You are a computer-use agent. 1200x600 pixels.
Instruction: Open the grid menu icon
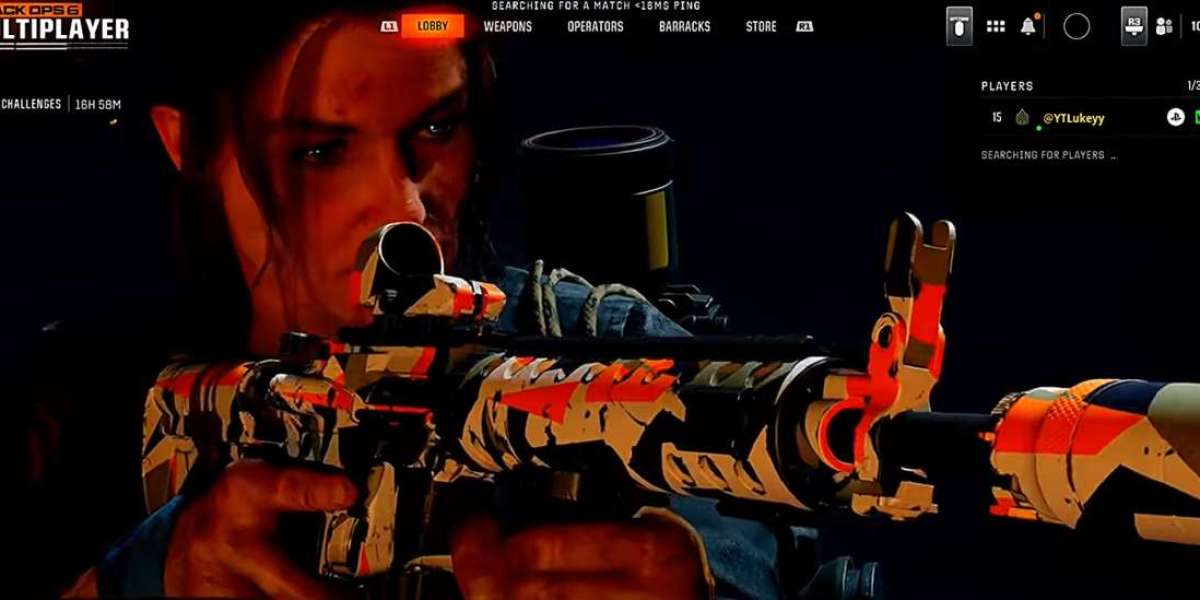coord(996,27)
